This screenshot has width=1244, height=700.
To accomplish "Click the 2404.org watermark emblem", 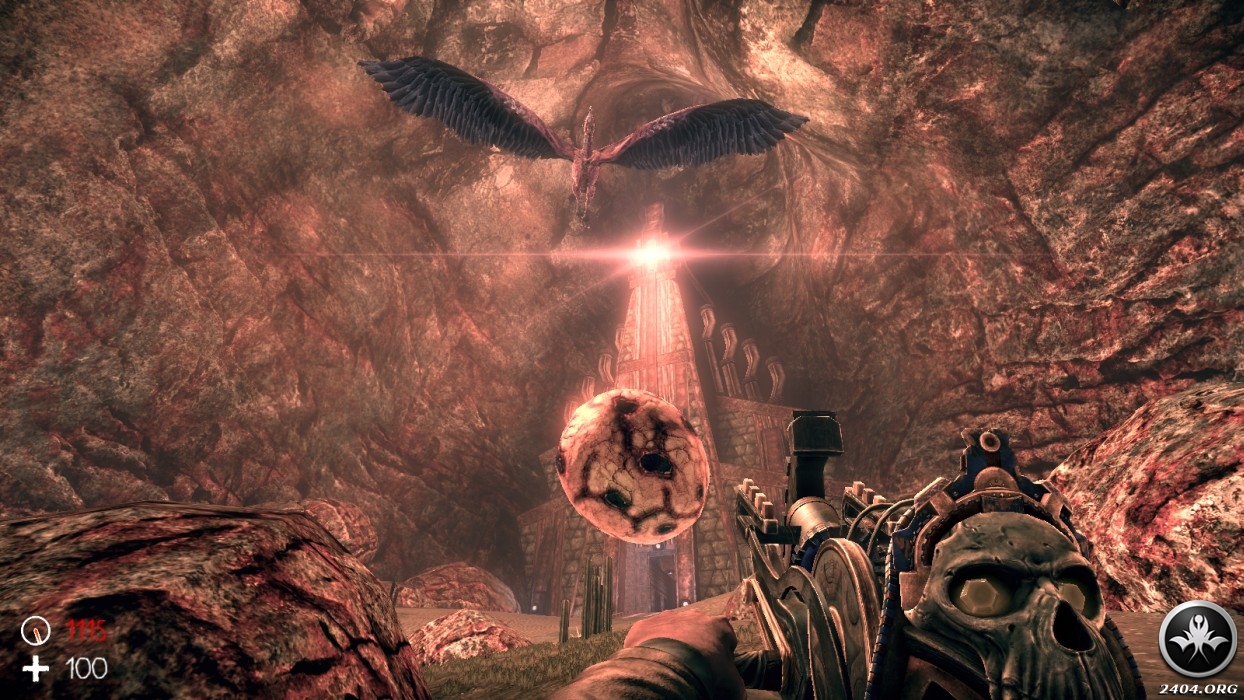I will (1197, 639).
